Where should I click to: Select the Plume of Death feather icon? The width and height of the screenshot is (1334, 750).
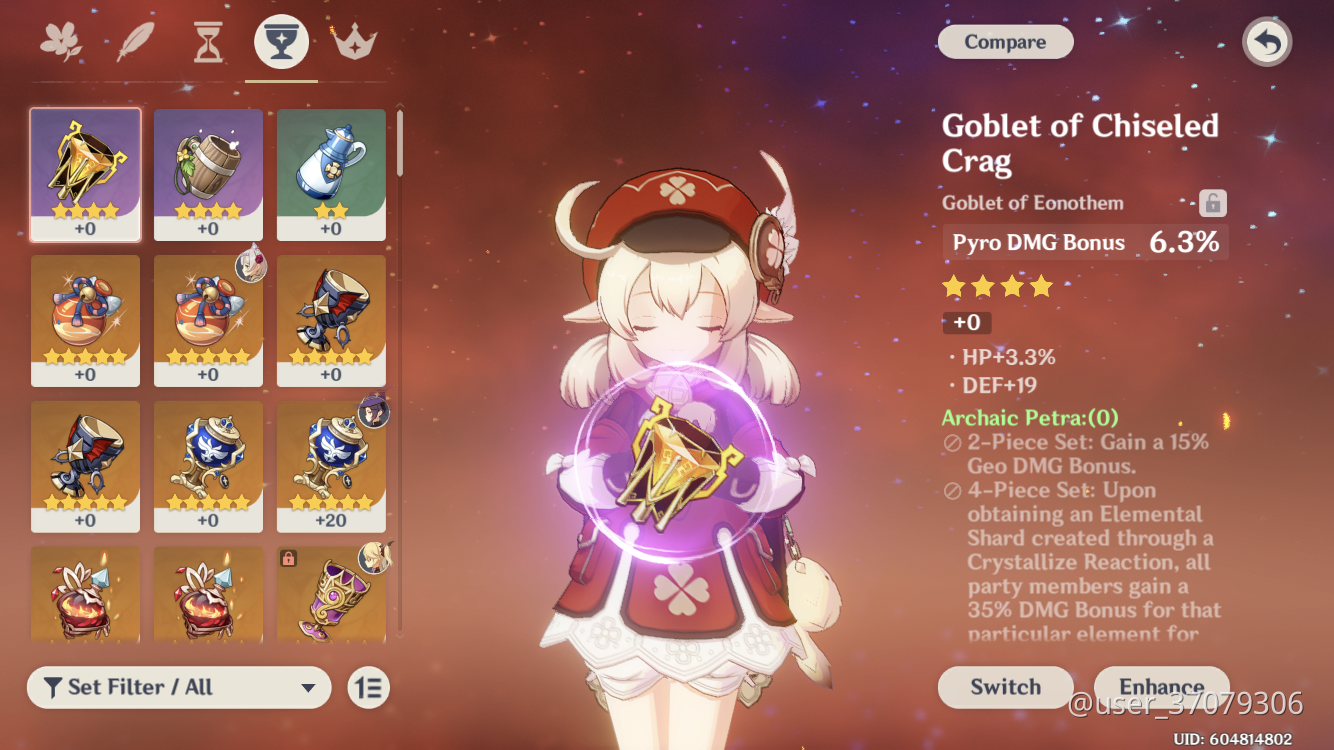pyautogui.click(x=134, y=40)
